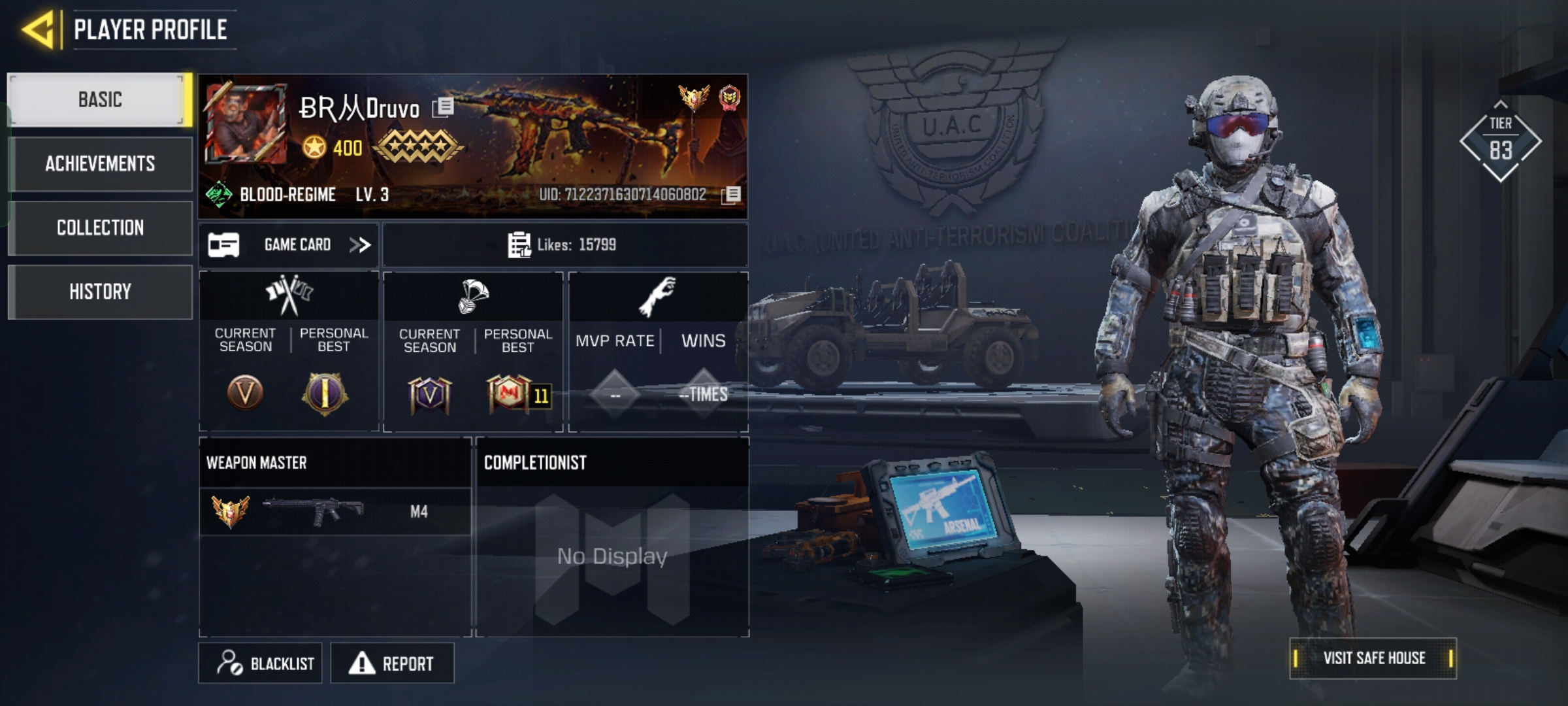Copy the player name BR Druvo

coord(444,107)
